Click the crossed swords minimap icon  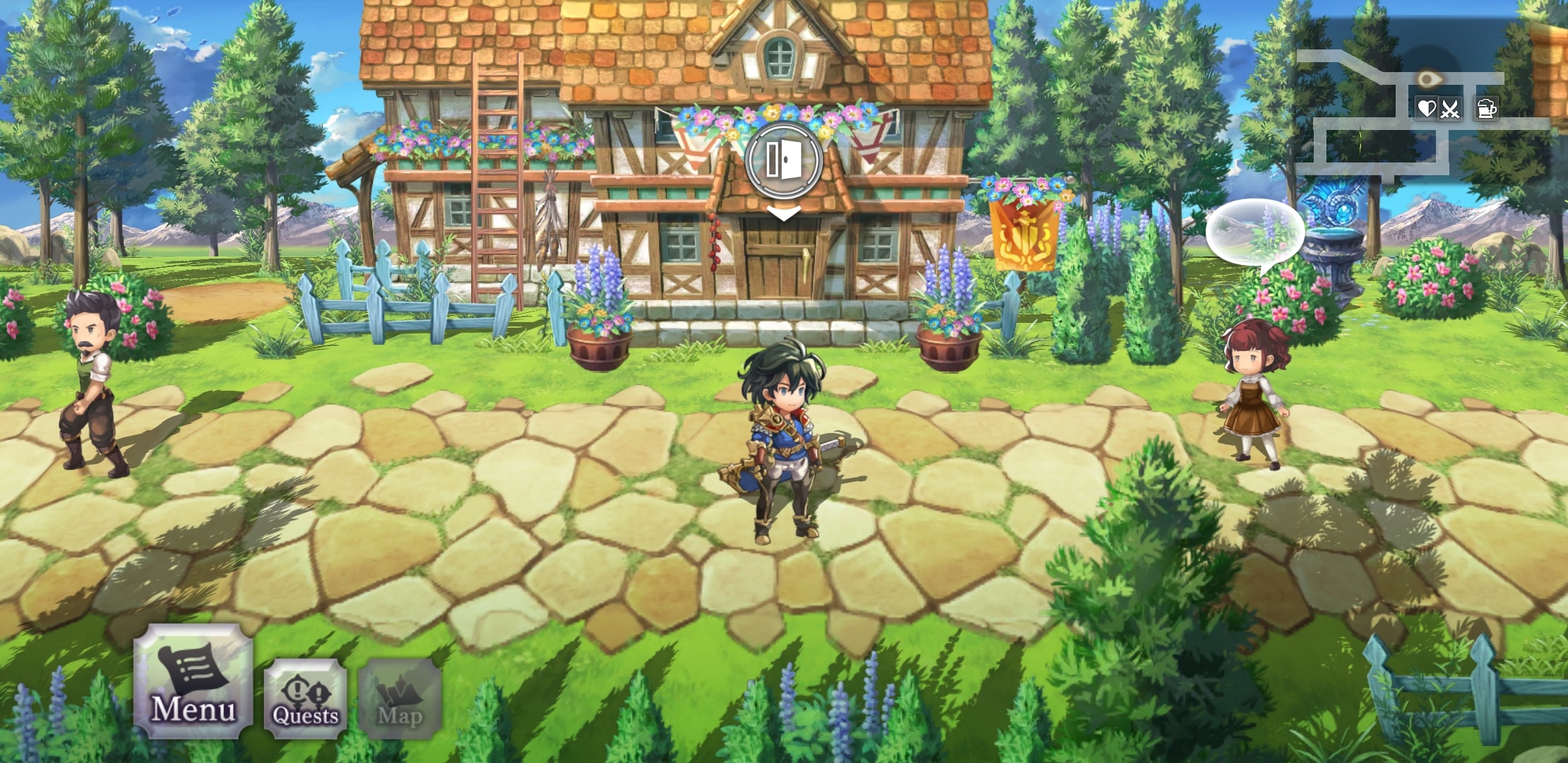pyautogui.click(x=1449, y=109)
